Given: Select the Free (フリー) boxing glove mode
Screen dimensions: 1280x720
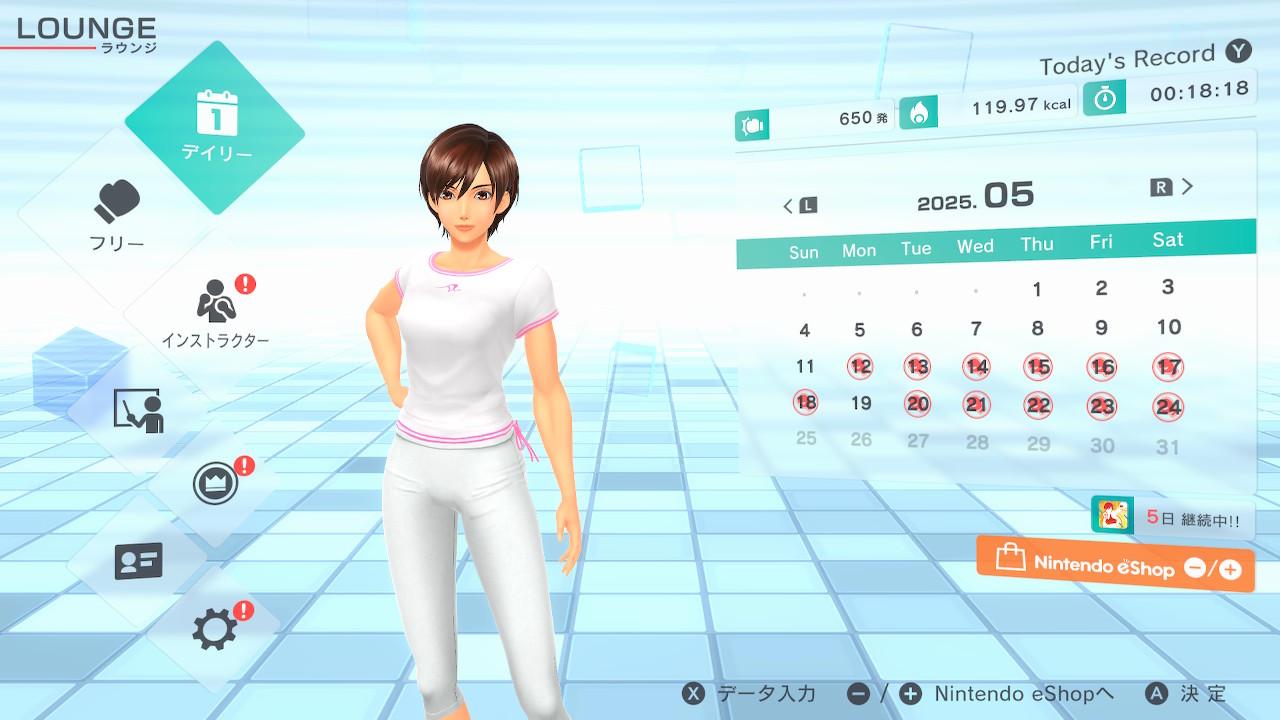Looking at the screenshot, I should [117, 215].
